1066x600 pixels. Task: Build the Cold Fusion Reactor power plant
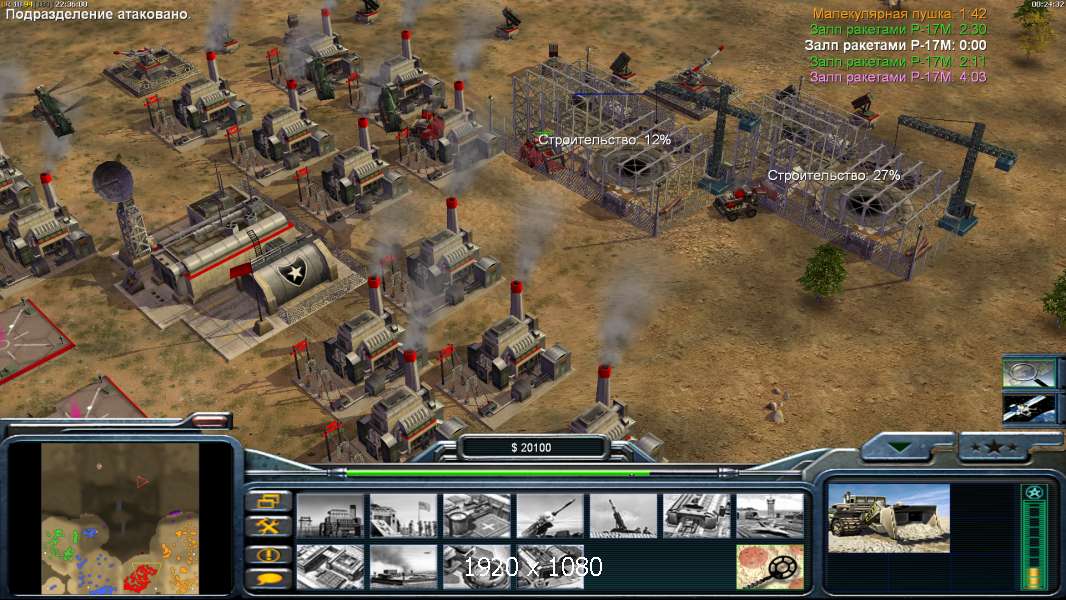point(330,515)
